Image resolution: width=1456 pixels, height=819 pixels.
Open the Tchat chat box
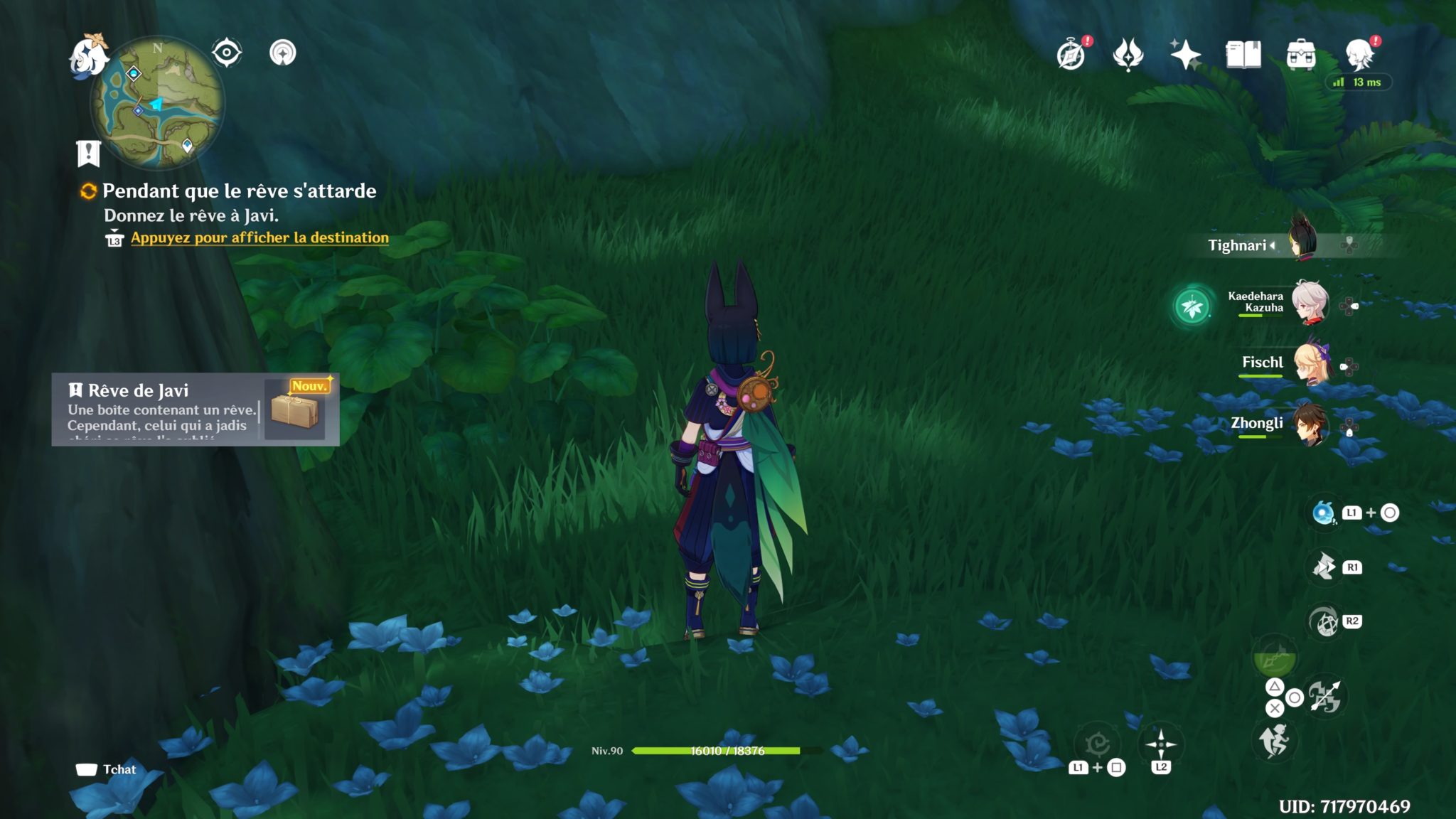click(x=107, y=769)
